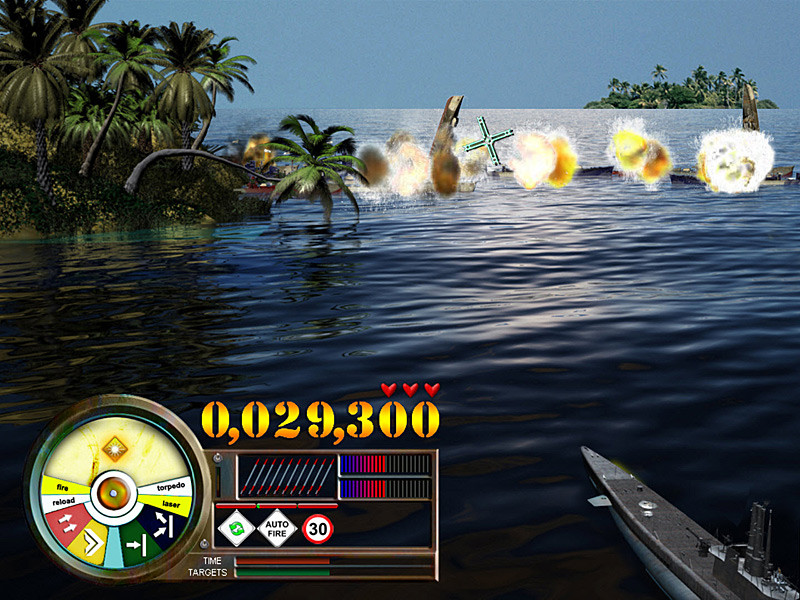800x600 pixels.
Task: Toggle the Auto Fire diamond button
Action: (275, 527)
